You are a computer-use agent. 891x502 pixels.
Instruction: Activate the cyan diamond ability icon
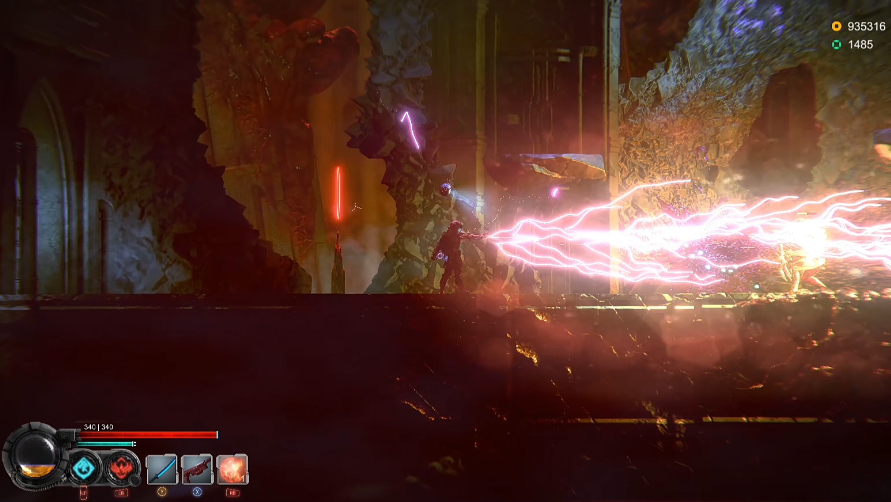point(85,467)
